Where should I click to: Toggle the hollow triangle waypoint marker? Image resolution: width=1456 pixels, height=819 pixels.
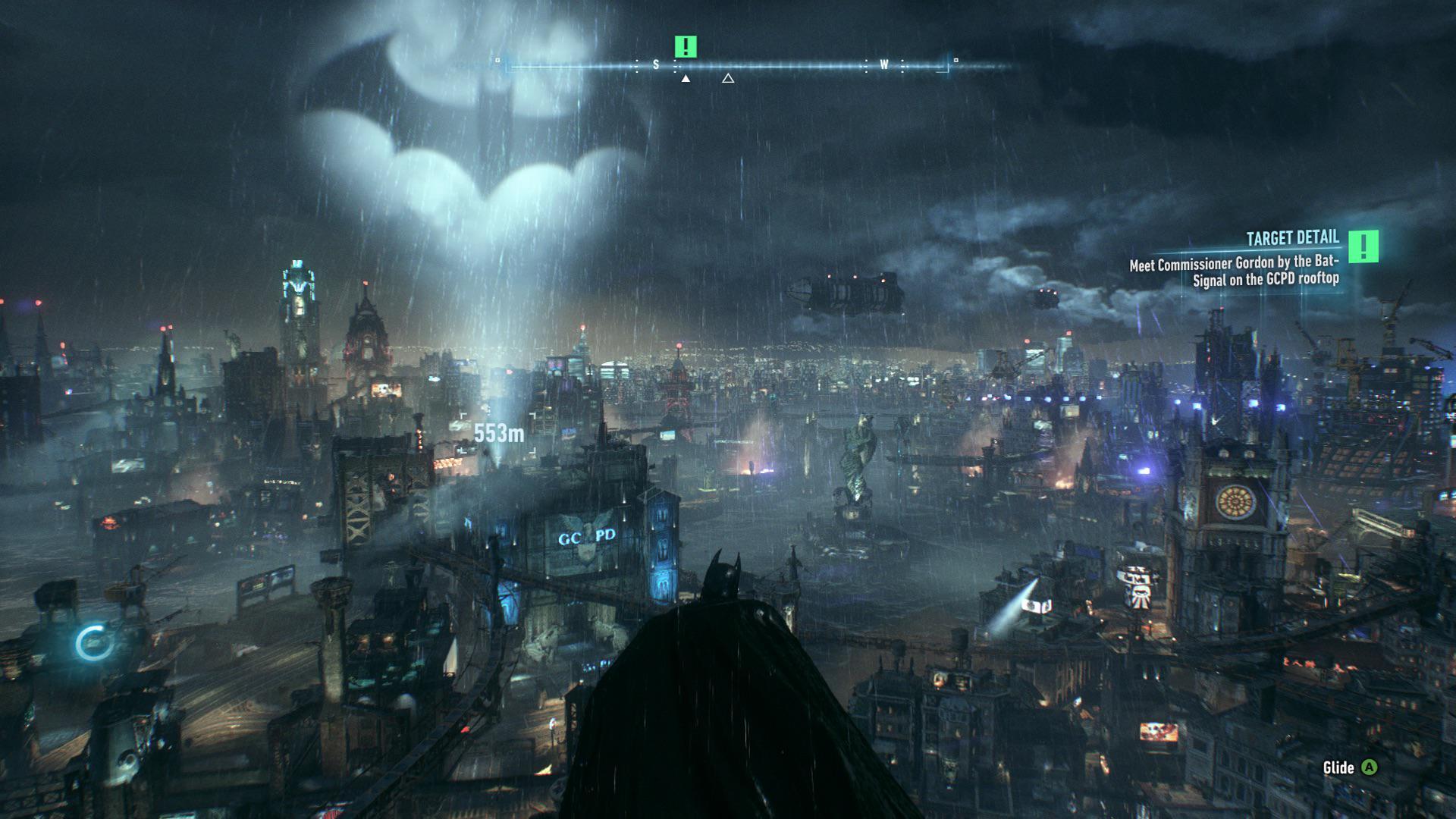(729, 77)
